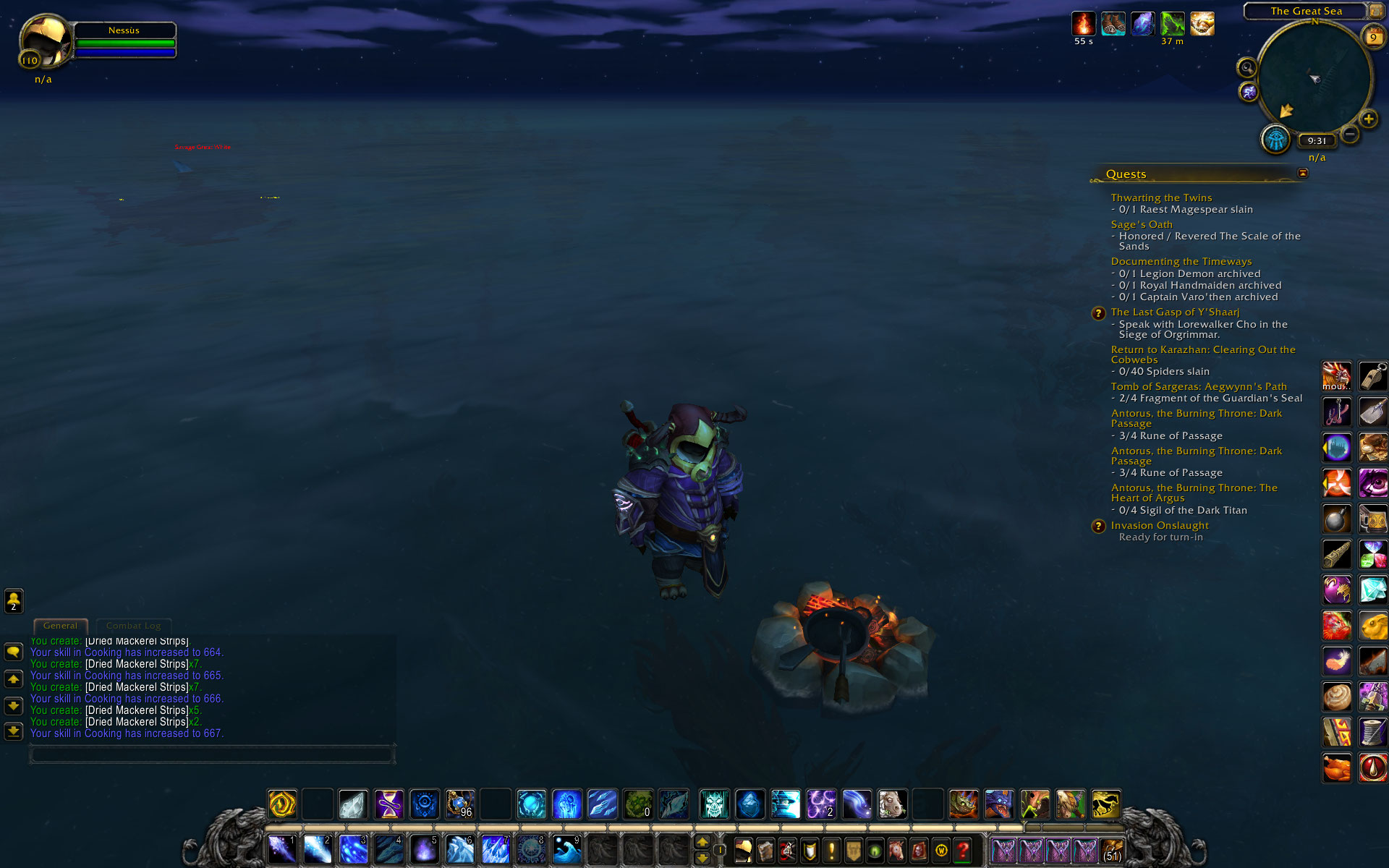Screen dimensions: 1389x868
Task: Open the Invasion Onslaught quest entry
Action: [1159, 525]
